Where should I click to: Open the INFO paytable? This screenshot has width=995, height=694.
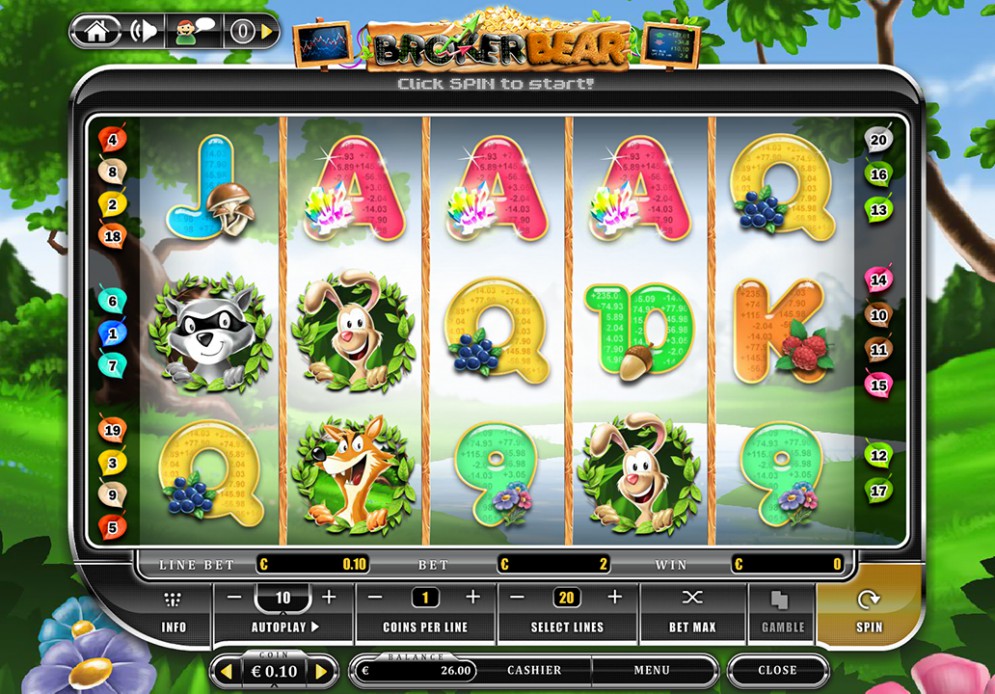174,612
